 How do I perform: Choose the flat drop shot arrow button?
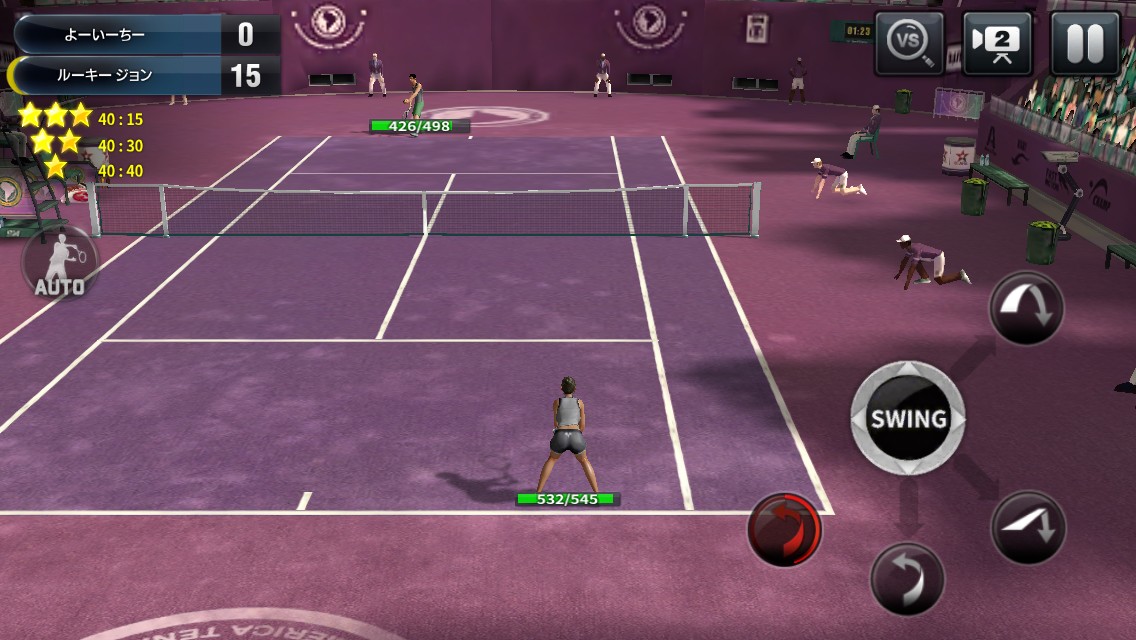[1028, 528]
